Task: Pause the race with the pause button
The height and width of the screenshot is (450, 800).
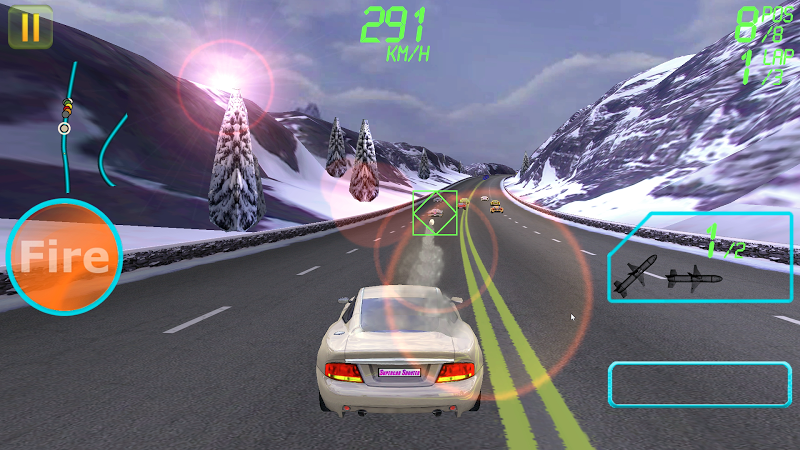Action: (x=30, y=27)
